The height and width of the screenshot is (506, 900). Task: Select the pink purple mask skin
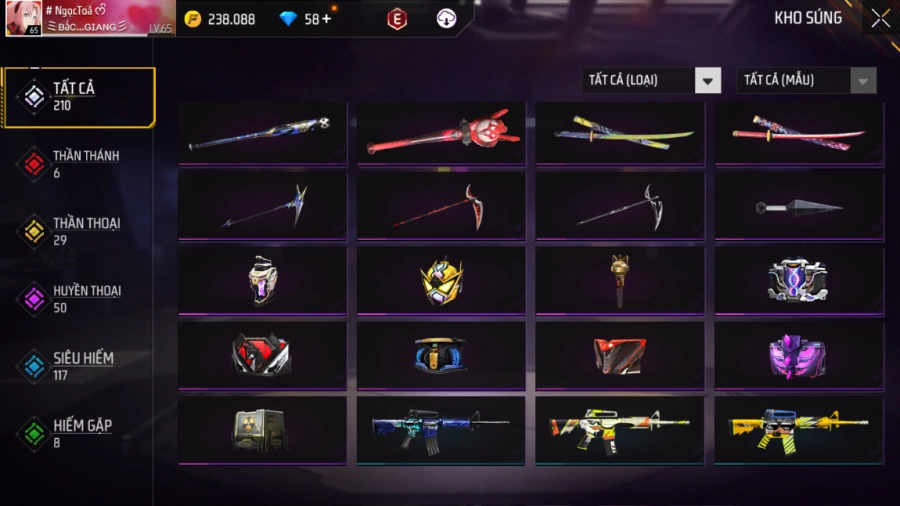(799, 355)
